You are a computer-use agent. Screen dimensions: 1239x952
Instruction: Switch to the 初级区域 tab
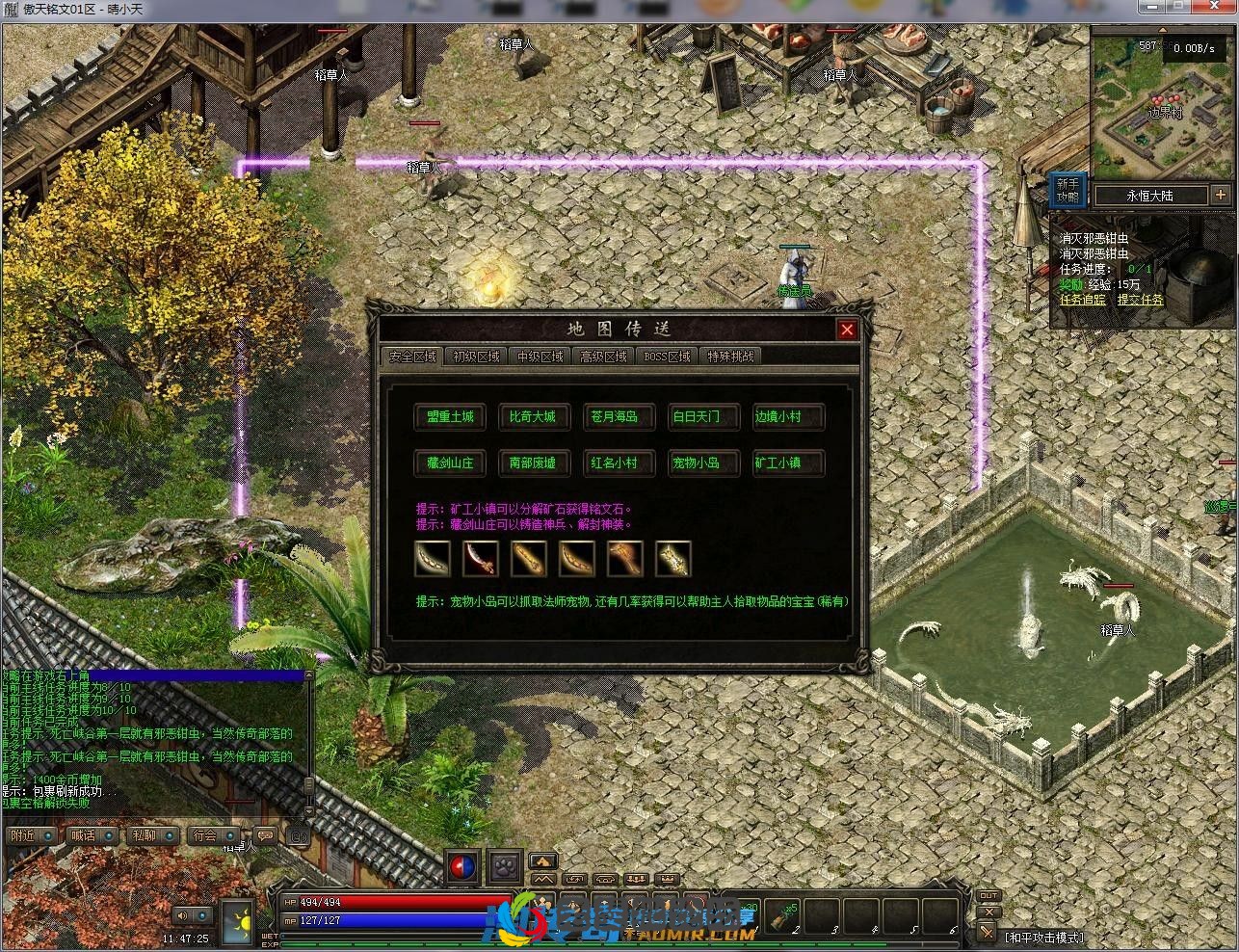476,357
